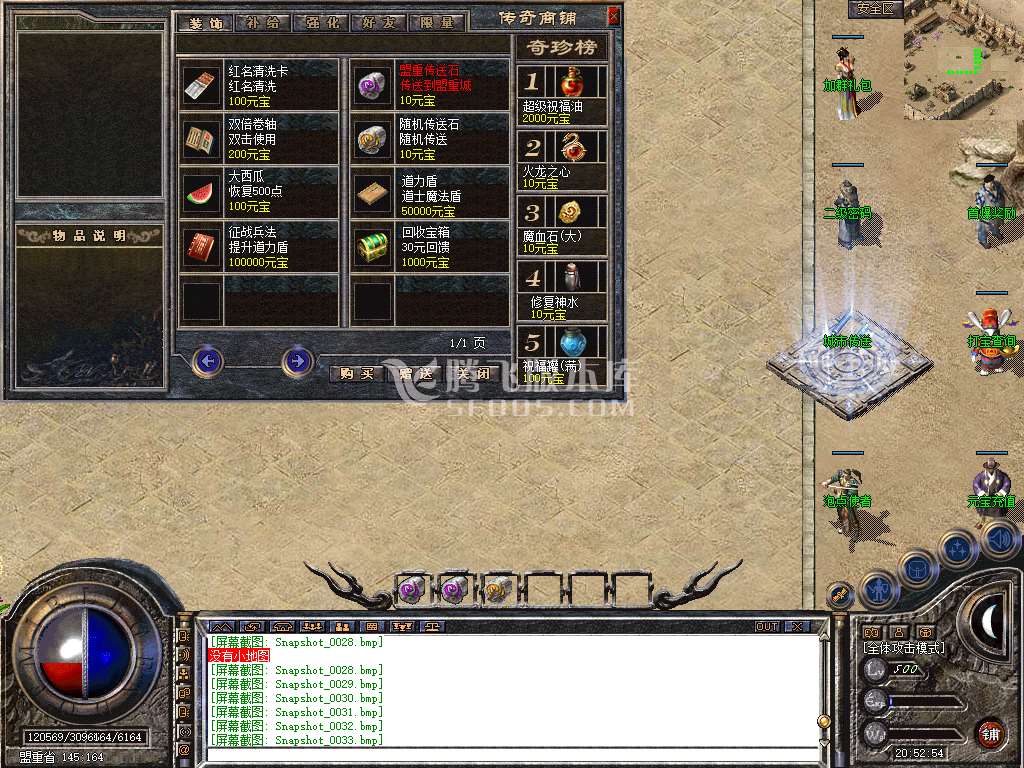Select the 征战兵法 book item

tap(260, 247)
